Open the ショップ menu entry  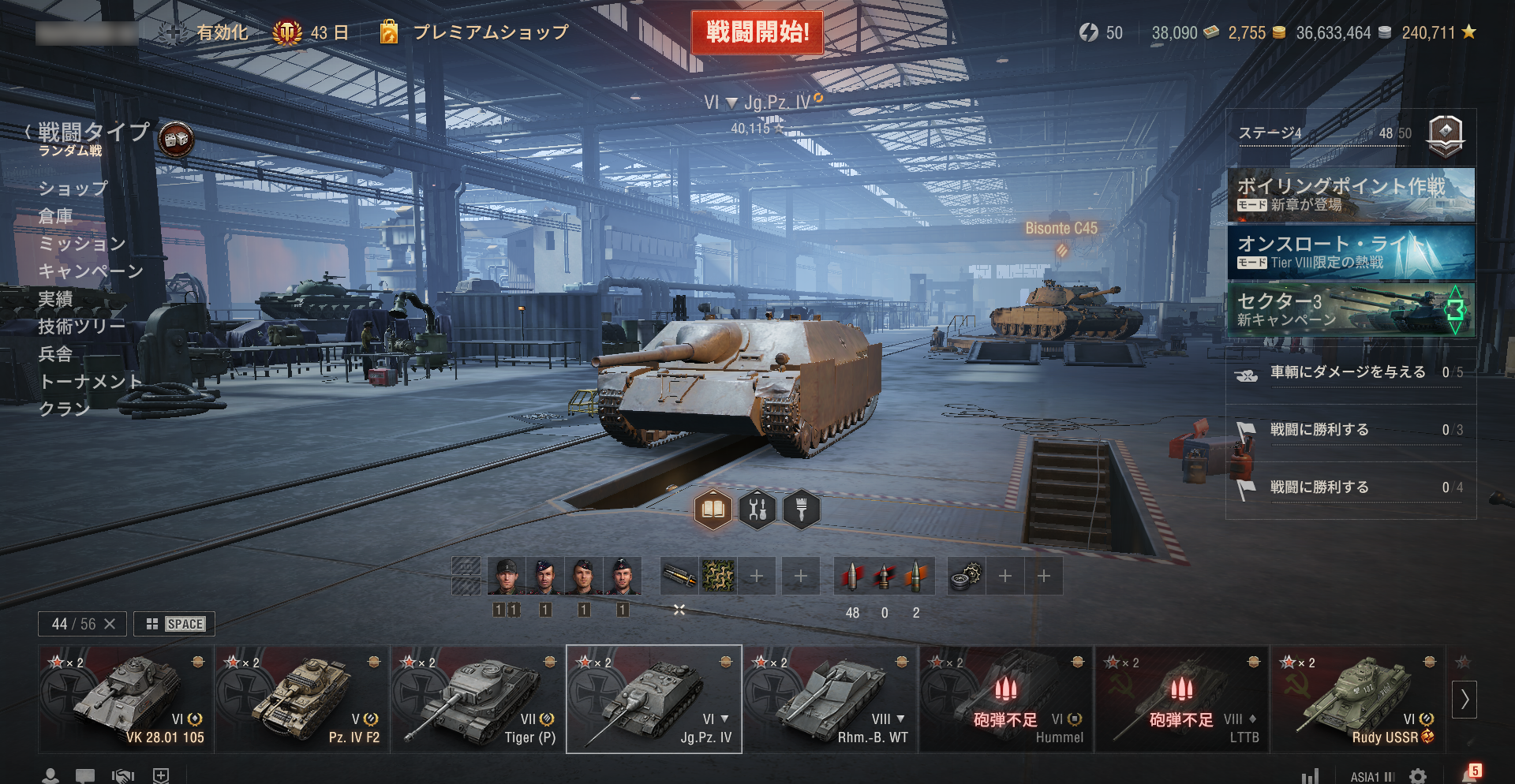click(x=73, y=189)
